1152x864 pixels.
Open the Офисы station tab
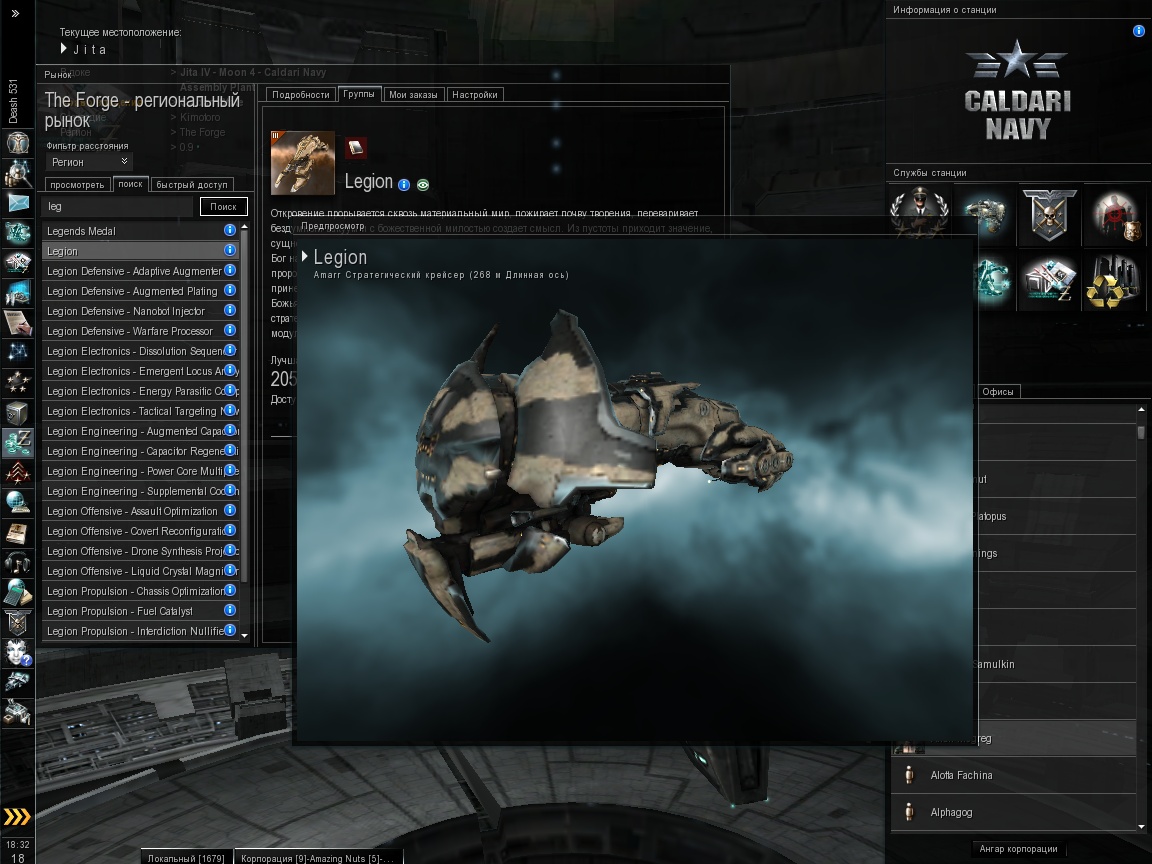998,392
